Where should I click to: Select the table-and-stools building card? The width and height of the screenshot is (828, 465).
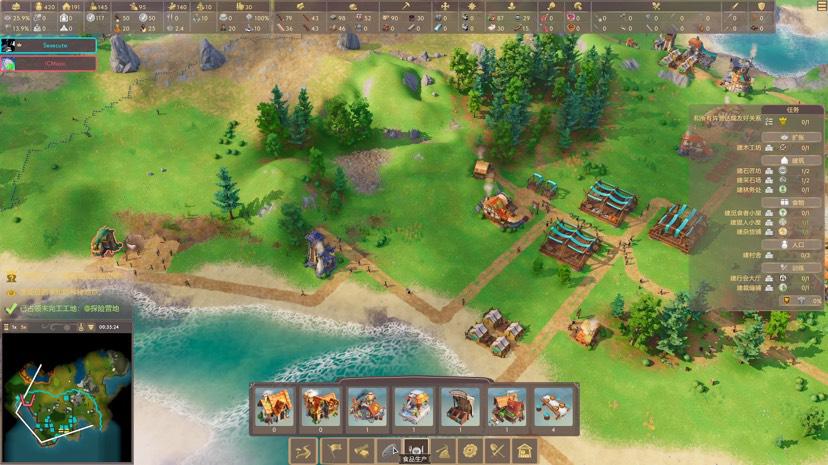(554, 405)
